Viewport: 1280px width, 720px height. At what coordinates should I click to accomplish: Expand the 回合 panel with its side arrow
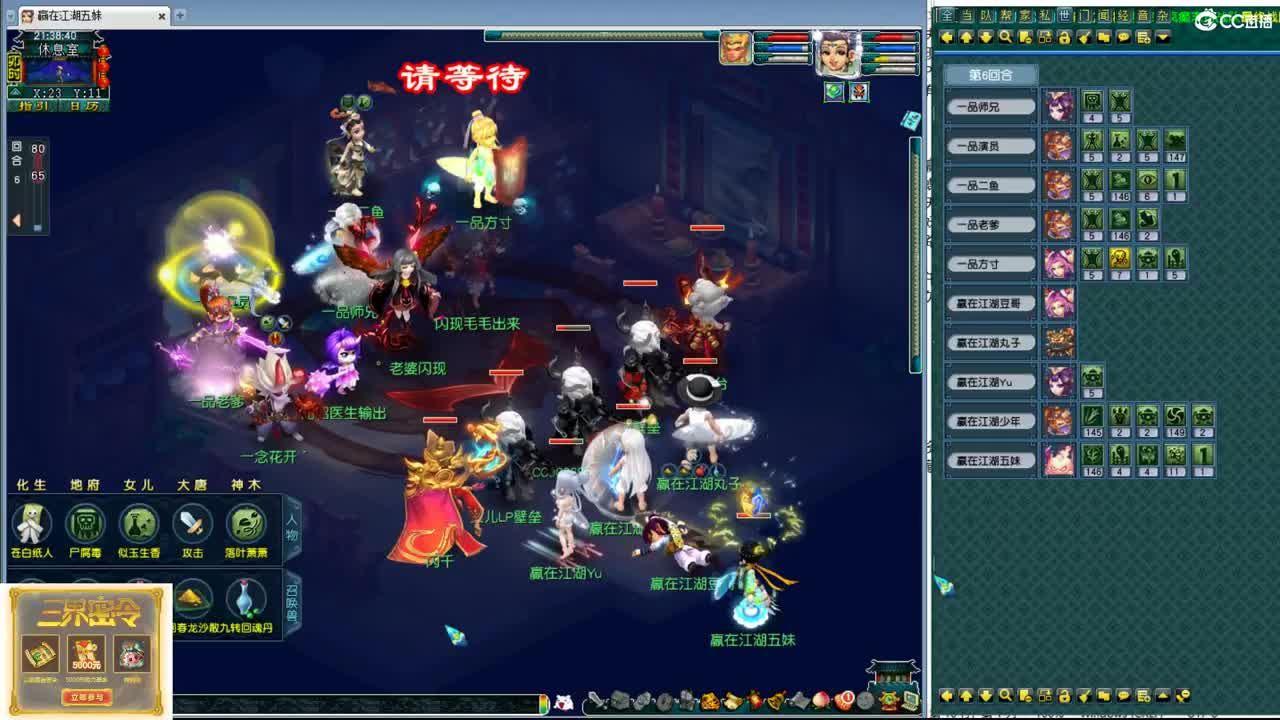(x=15, y=217)
